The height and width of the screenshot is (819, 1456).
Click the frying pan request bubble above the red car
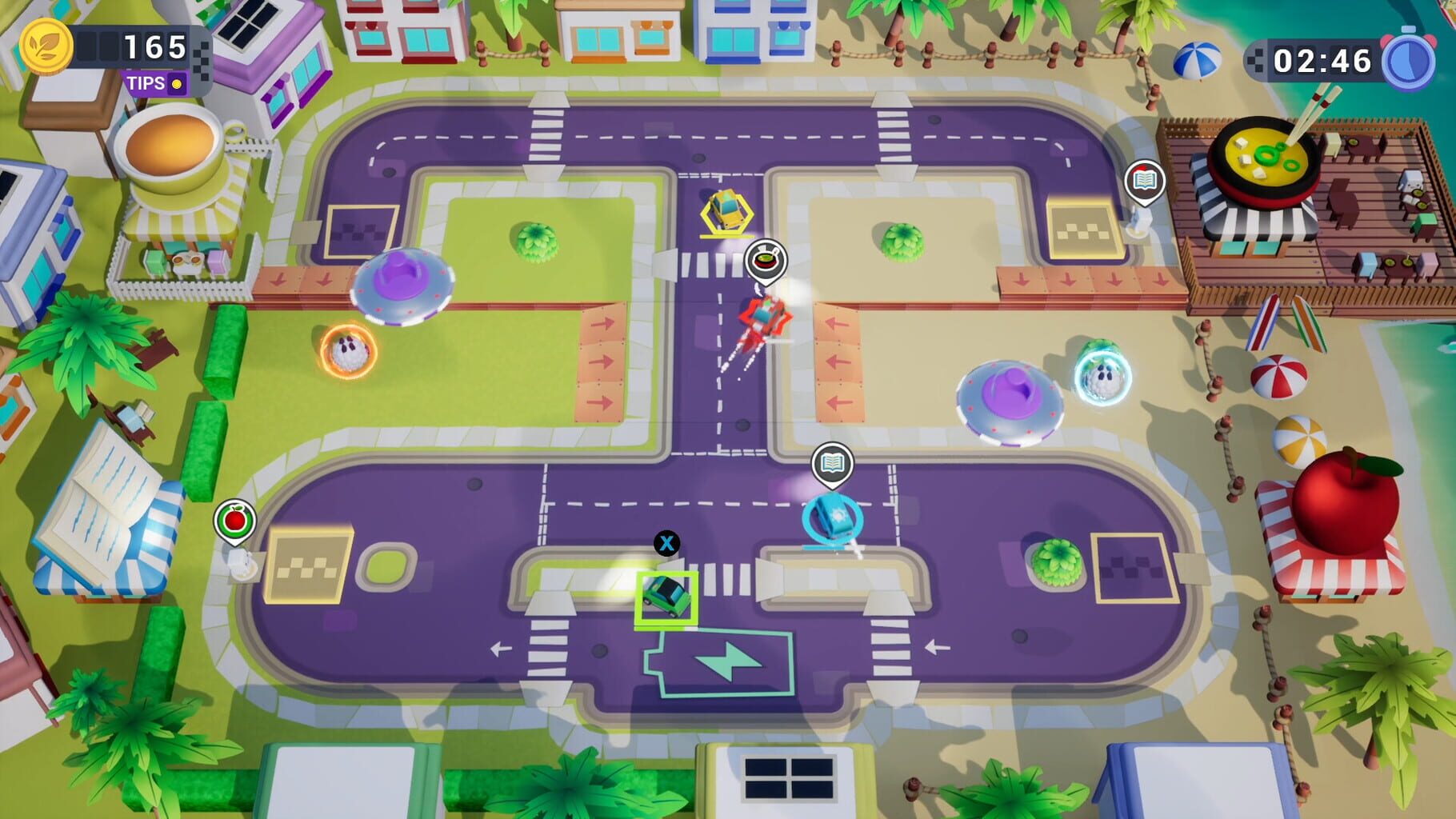[766, 259]
